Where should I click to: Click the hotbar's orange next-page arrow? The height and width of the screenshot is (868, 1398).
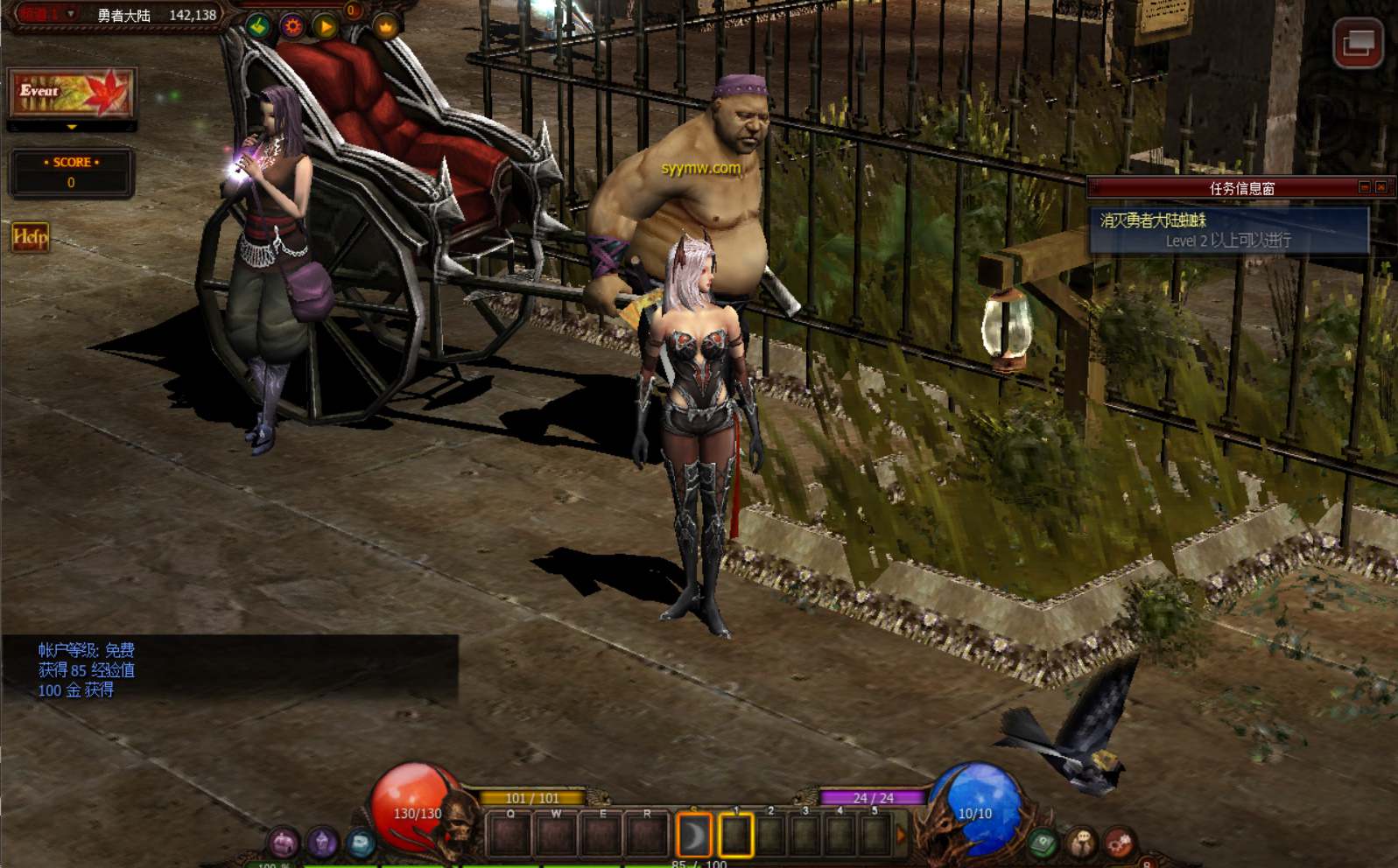pyautogui.click(x=901, y=836)
